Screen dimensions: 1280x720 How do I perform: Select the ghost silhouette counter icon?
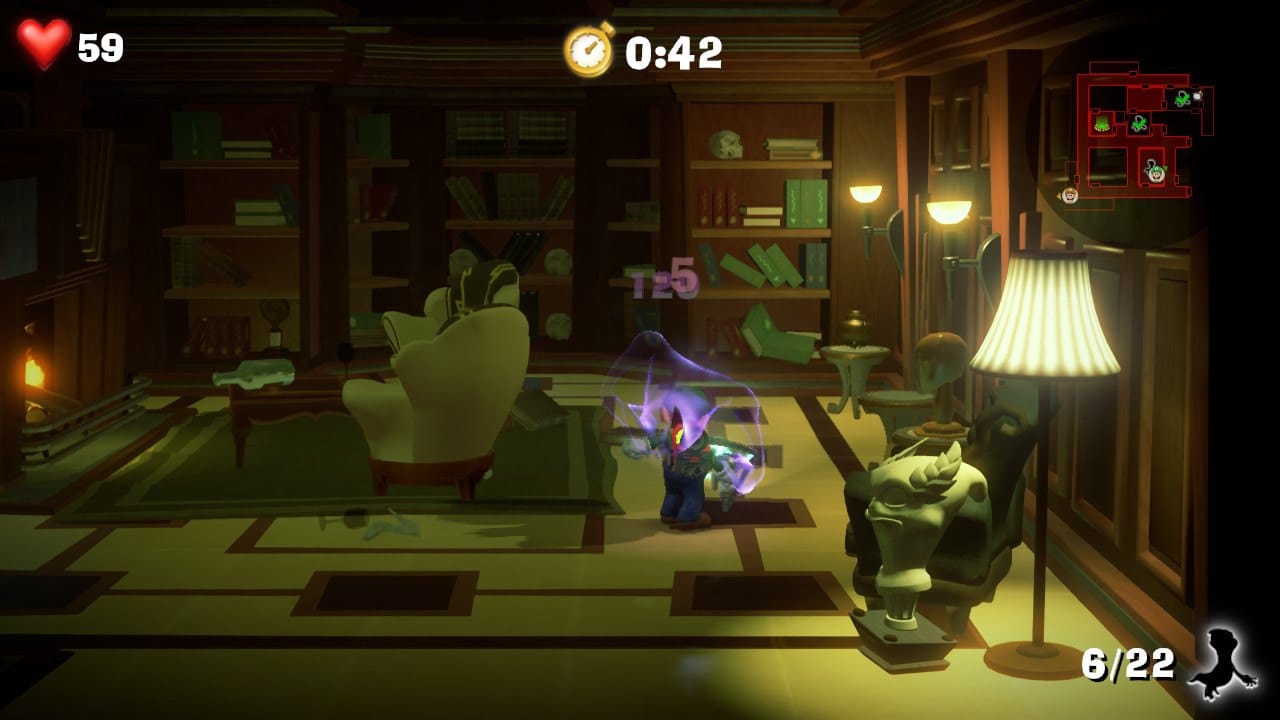pyautogui.click(x=1222, y=665)
